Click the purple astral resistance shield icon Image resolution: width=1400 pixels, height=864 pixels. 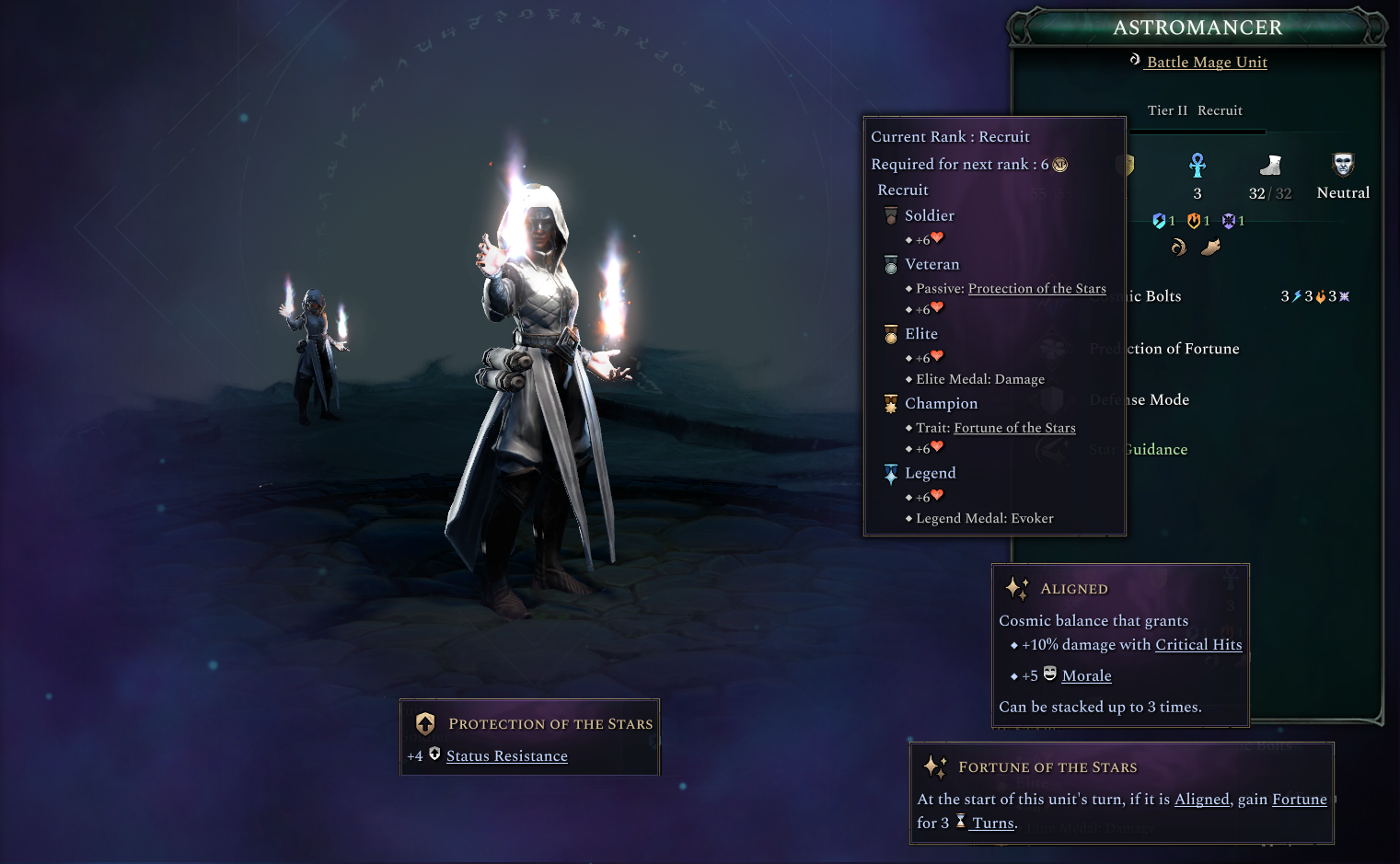[x=1229, y=221]
